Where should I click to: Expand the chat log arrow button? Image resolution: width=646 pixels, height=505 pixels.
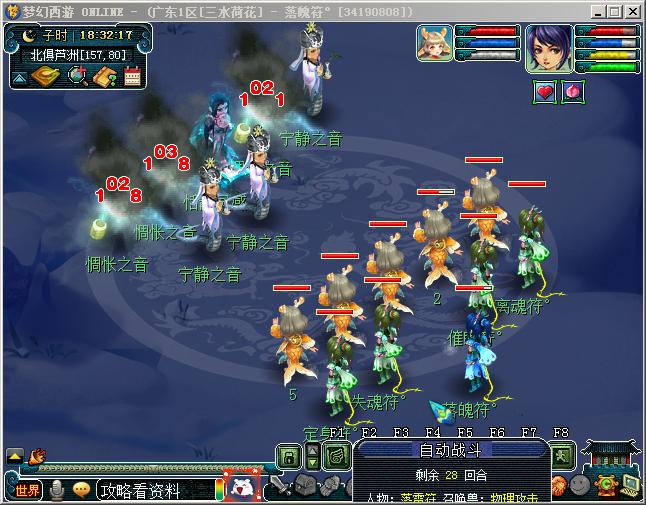click(x=15, y=455)
